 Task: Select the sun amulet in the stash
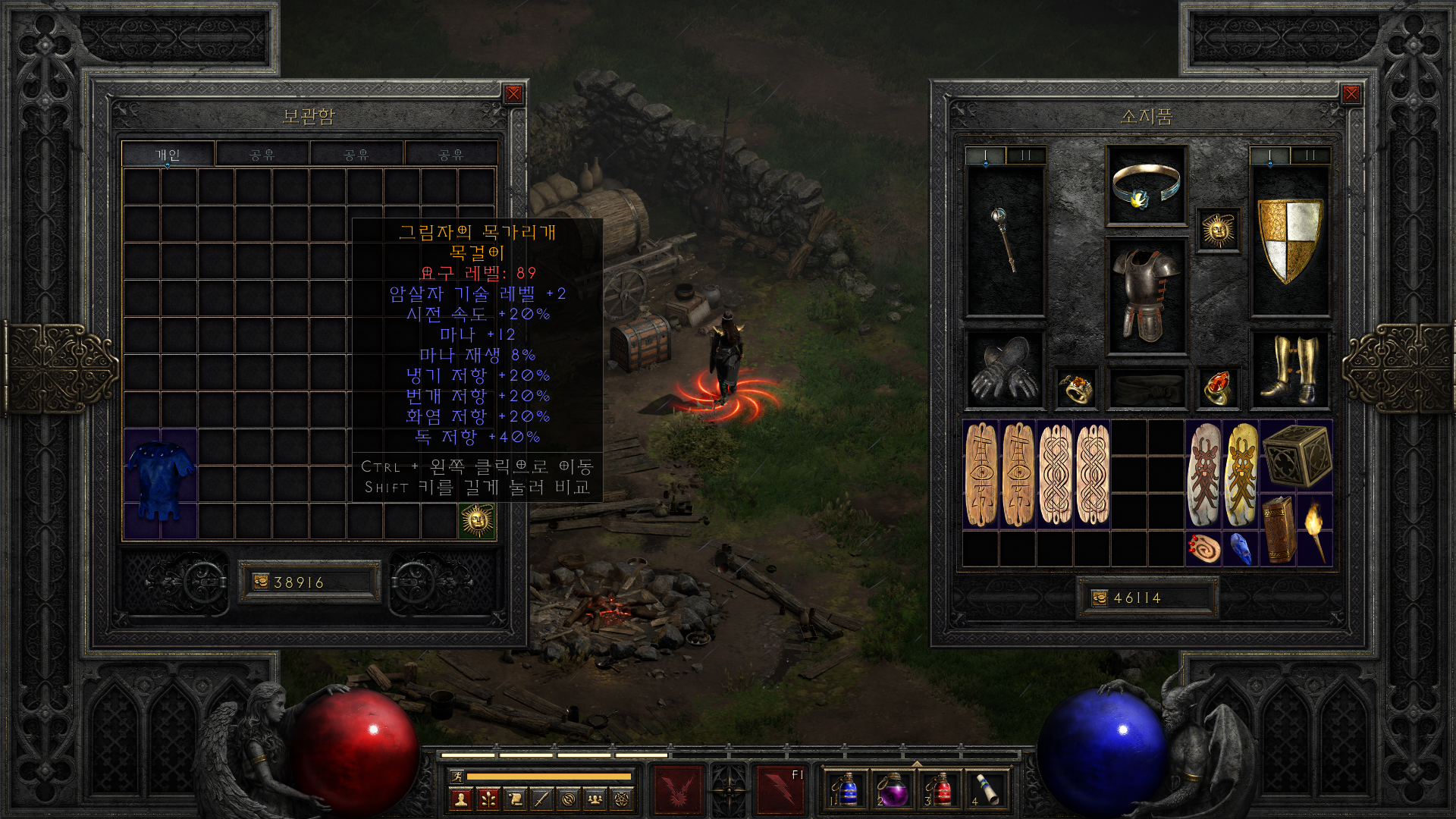click(x=477, y=520)
